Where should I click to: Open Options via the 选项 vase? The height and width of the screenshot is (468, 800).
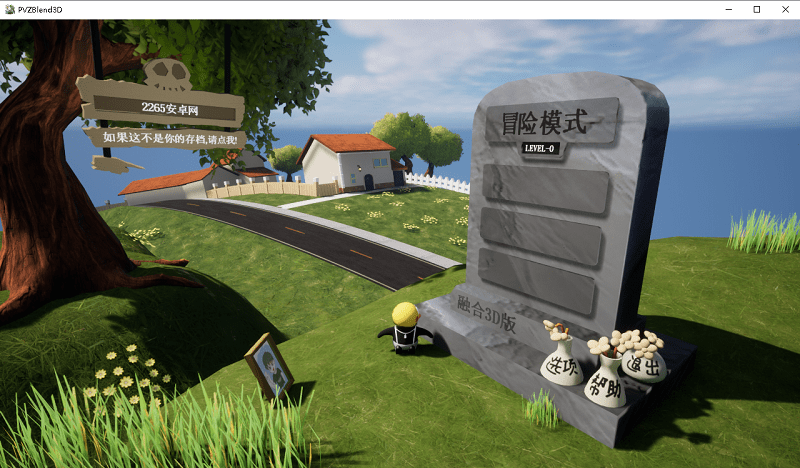coord(561,368)
